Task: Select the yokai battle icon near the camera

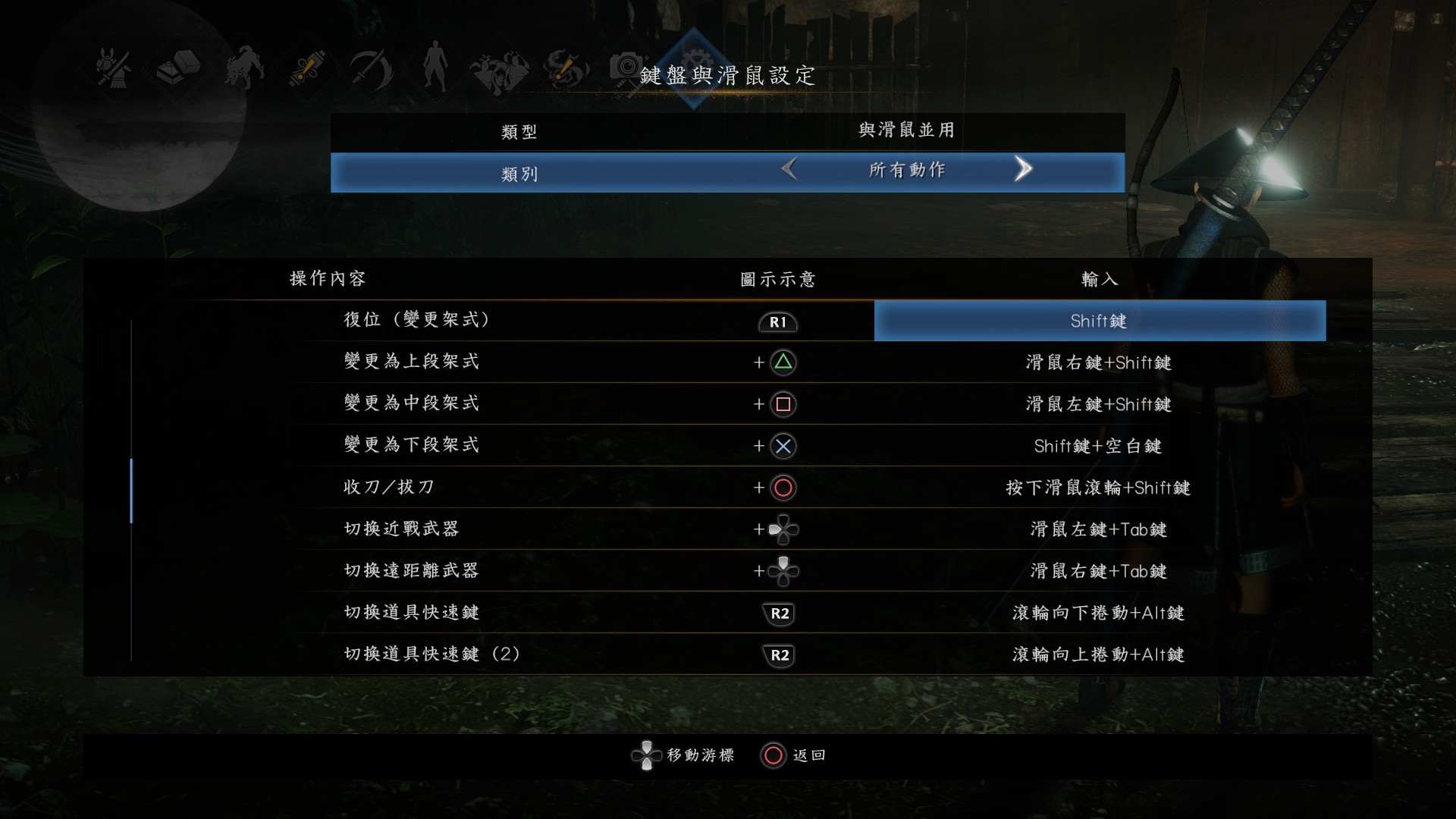Action: (500, 70)
